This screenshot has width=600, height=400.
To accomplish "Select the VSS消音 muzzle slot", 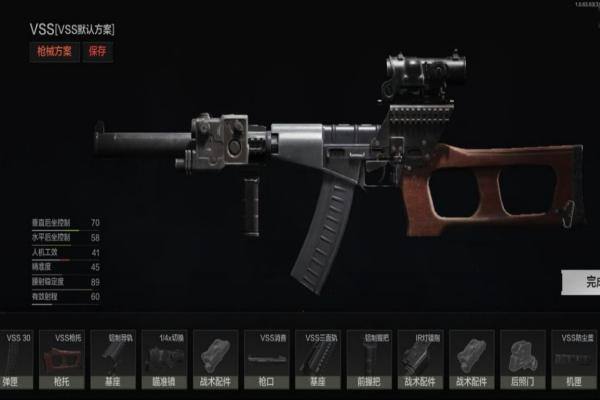I will [x=272, y=359].
